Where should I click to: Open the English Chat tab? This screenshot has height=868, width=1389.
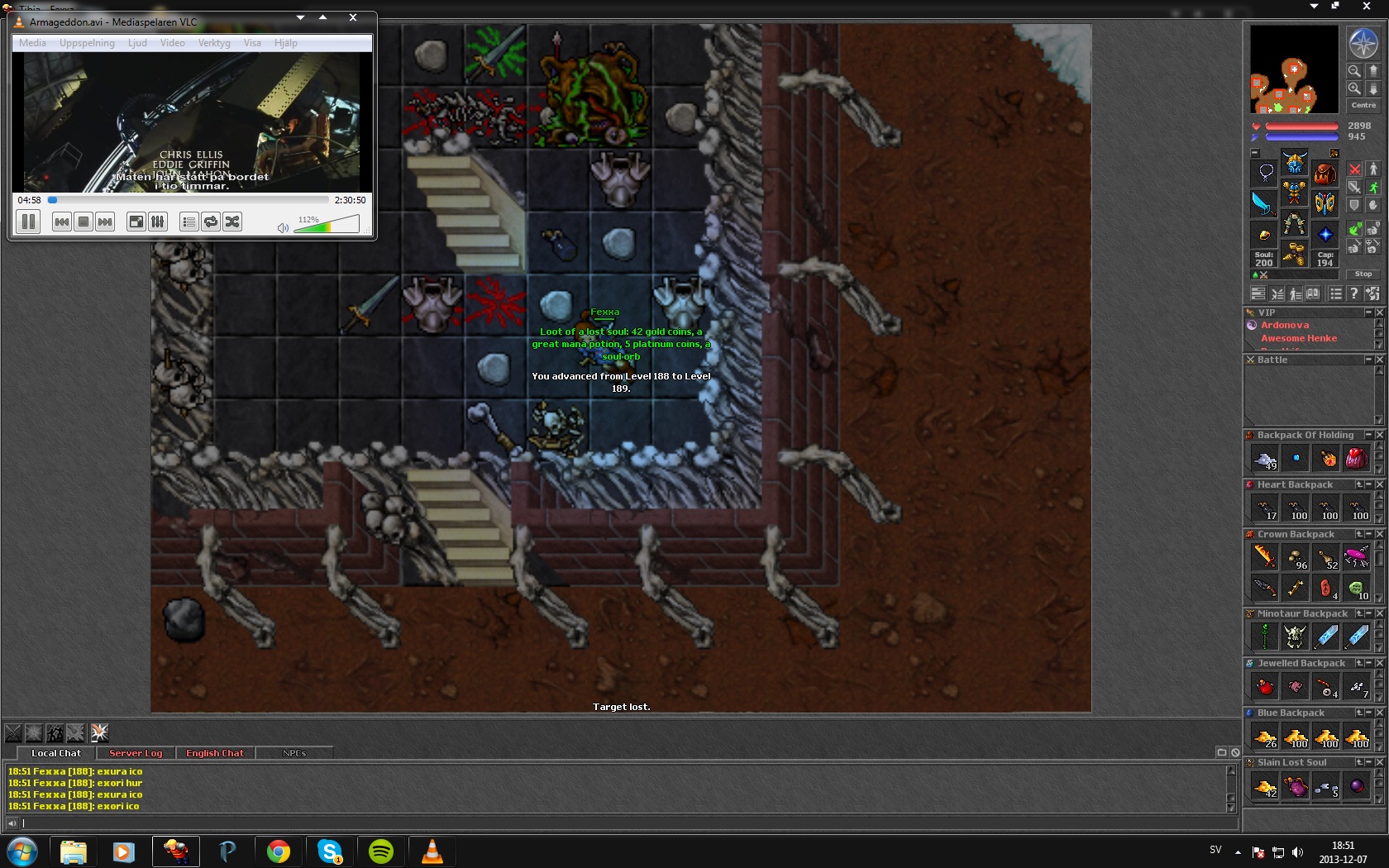pos(215,753)
